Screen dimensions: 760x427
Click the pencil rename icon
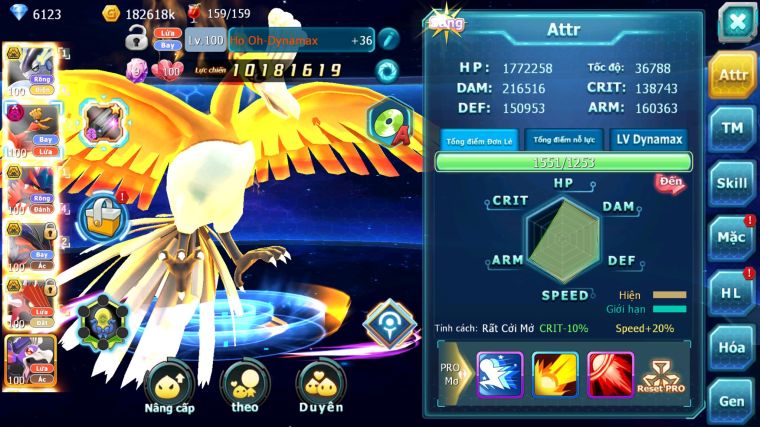[388, 40]
